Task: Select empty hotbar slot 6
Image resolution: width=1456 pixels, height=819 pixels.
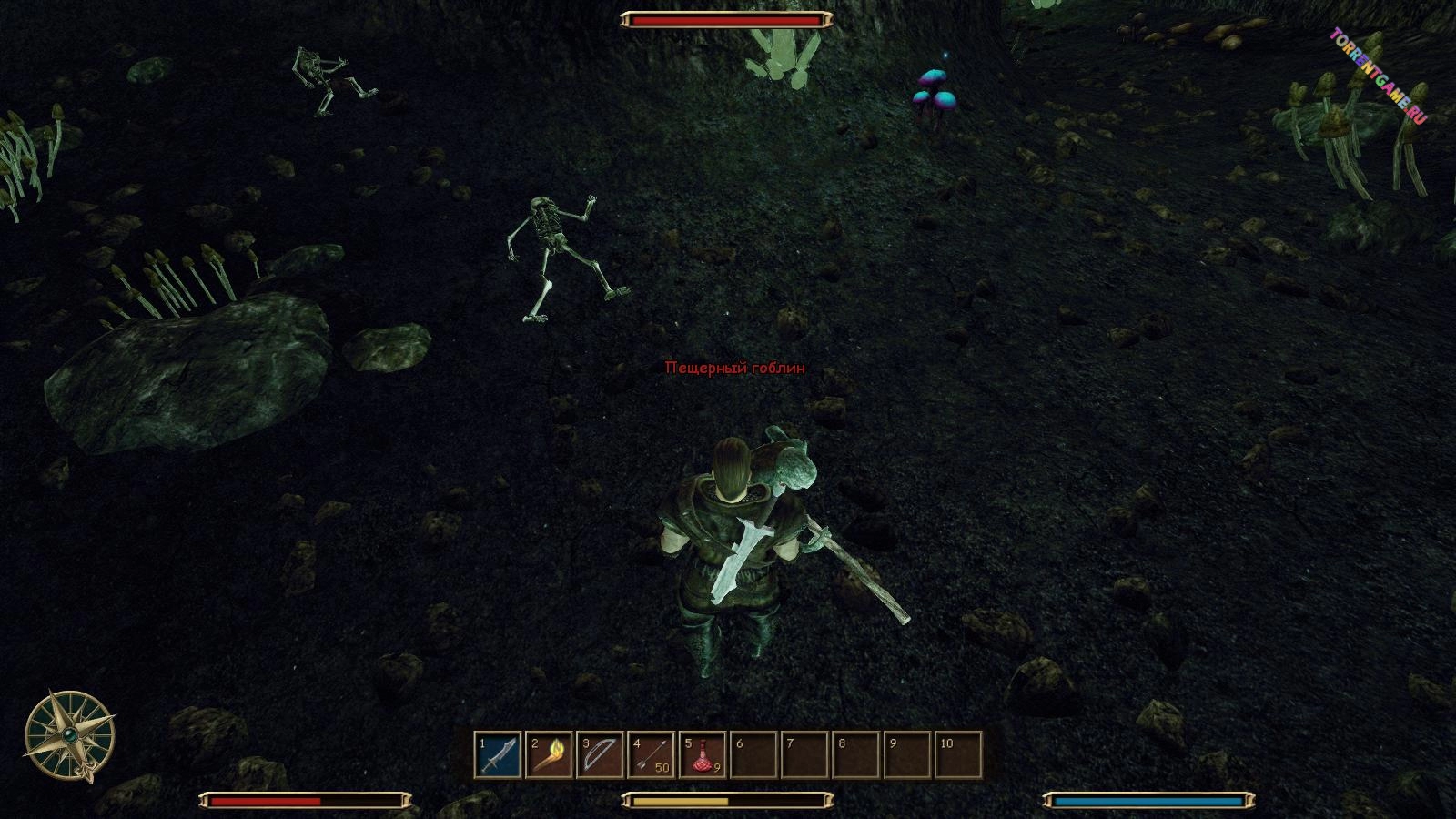Action: (753, 755)
